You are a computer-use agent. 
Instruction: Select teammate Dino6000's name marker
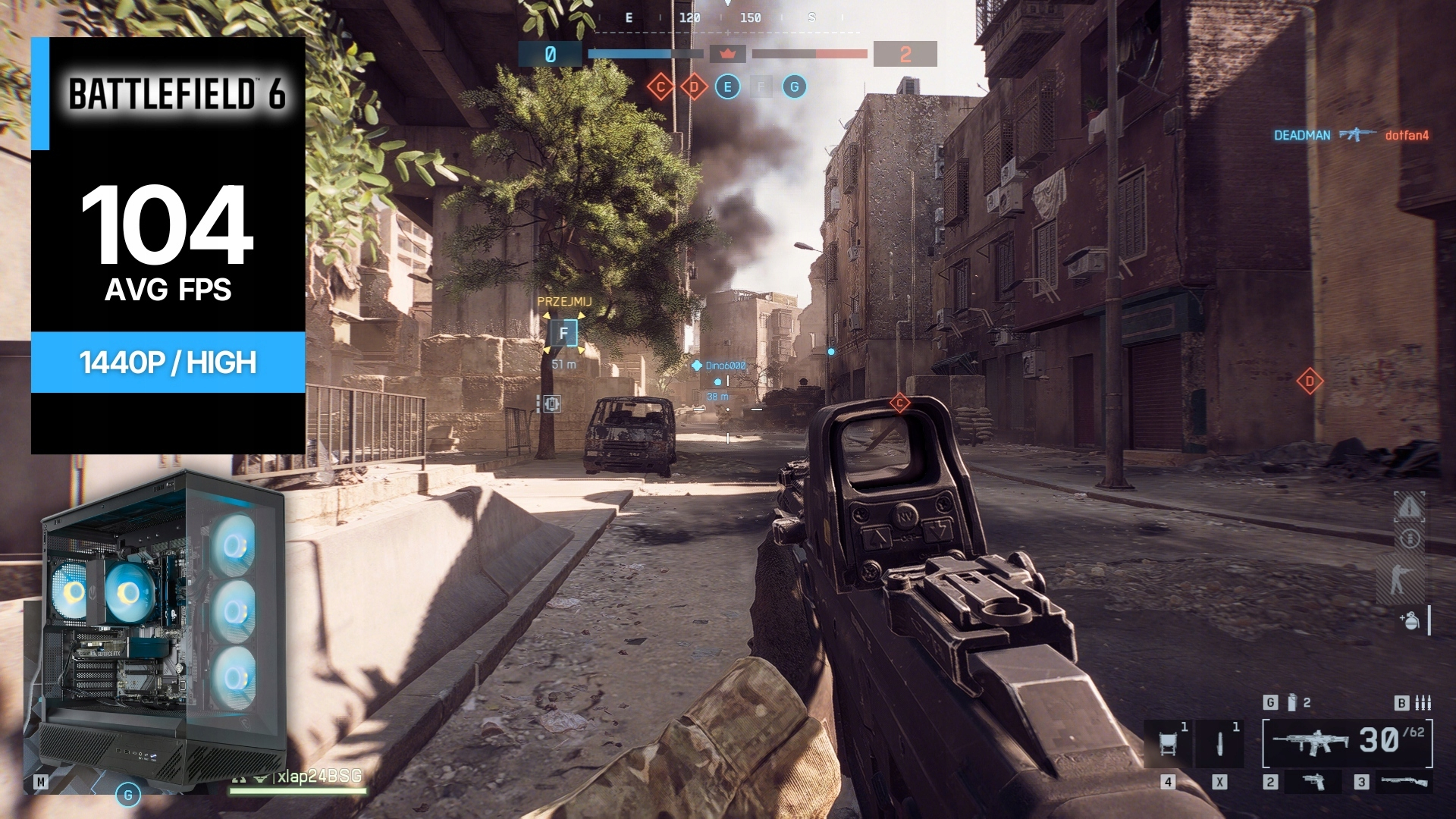(x=725, y=366)
